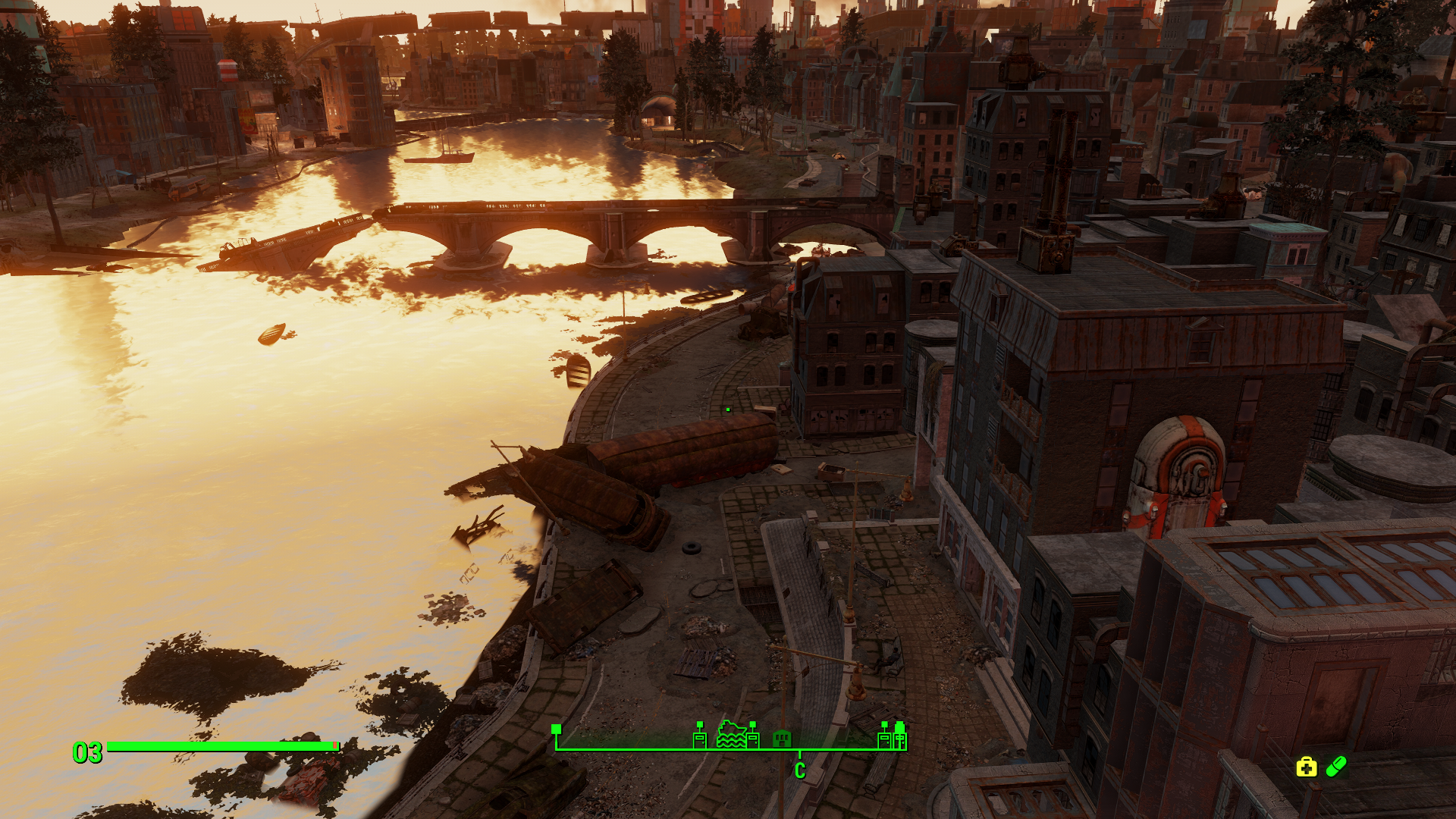This screenshot has width=1456, height=819.
Task: Select the sunken ship marker on compass
Action: pyautogui.click(x=731, y=735)
